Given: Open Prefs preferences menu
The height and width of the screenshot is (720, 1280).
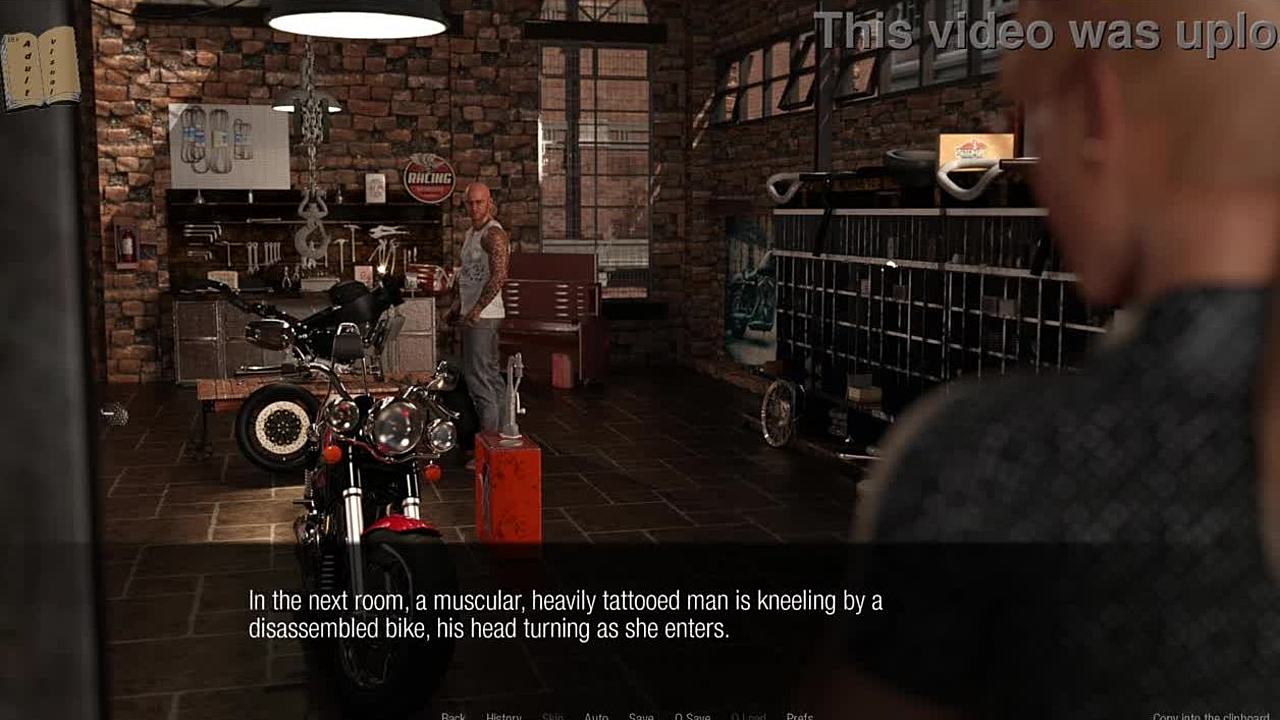Looking at the screenshot, I should click(x=799, y=716).
